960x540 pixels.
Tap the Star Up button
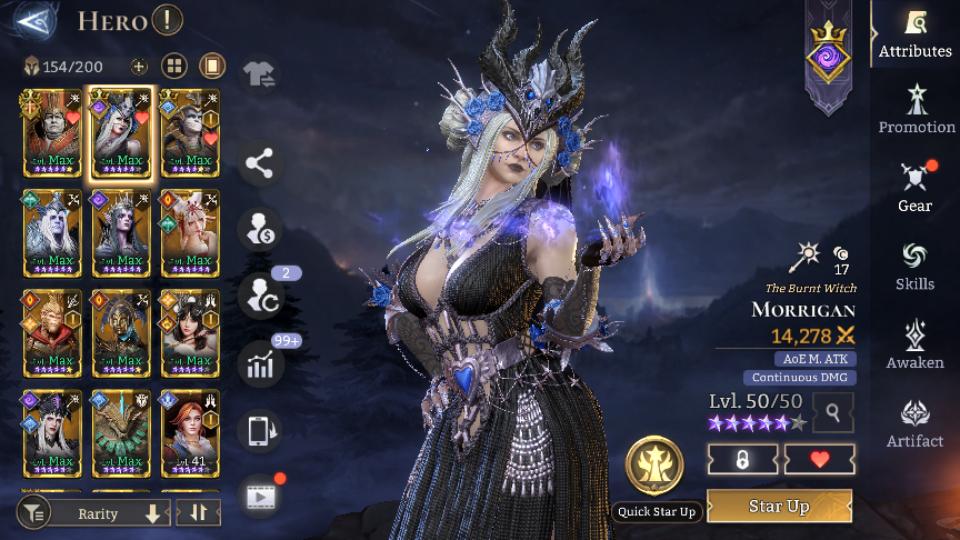pos(779,506)
